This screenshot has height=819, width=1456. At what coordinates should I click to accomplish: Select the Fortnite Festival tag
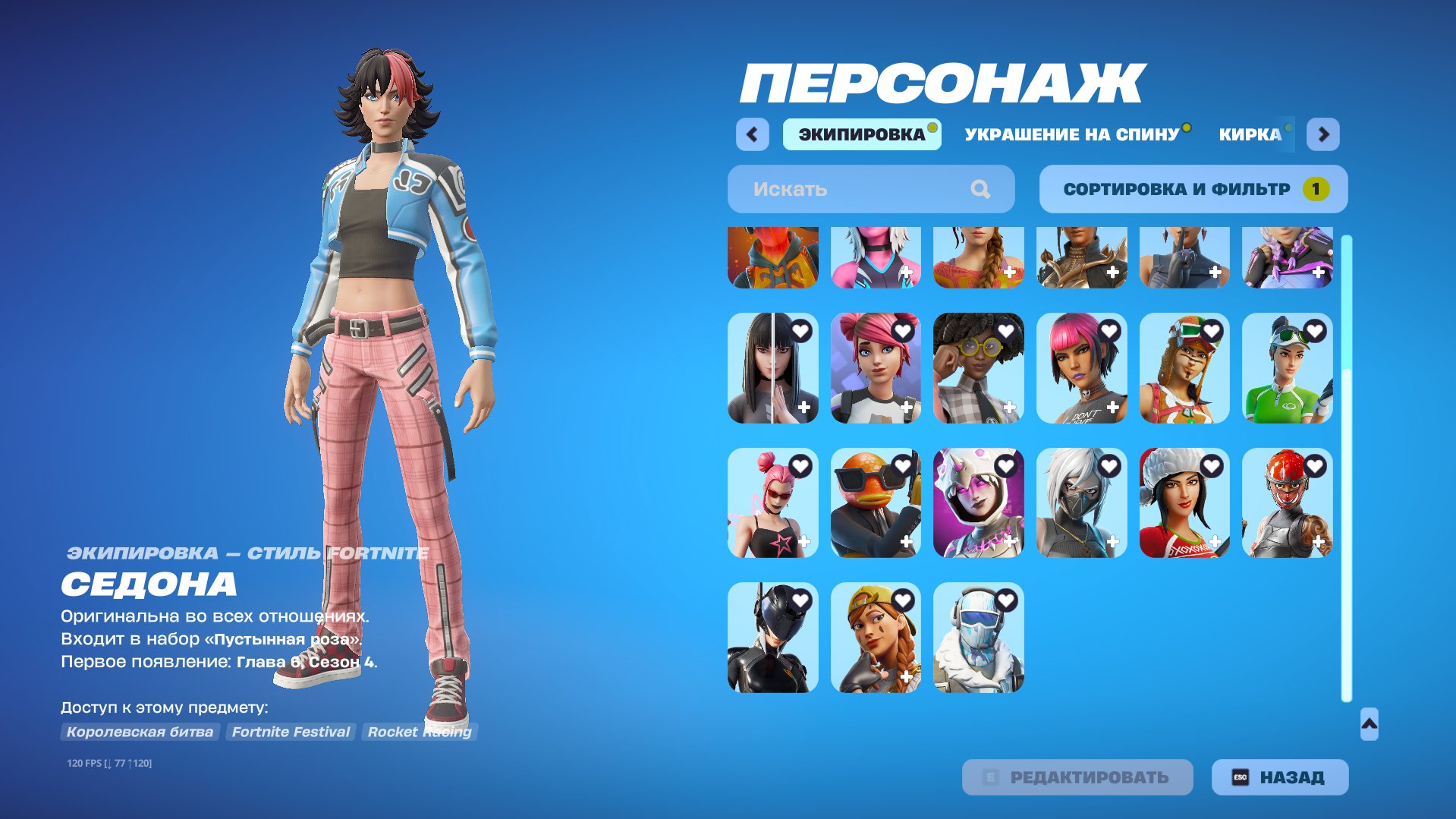[x=290, y=732]
